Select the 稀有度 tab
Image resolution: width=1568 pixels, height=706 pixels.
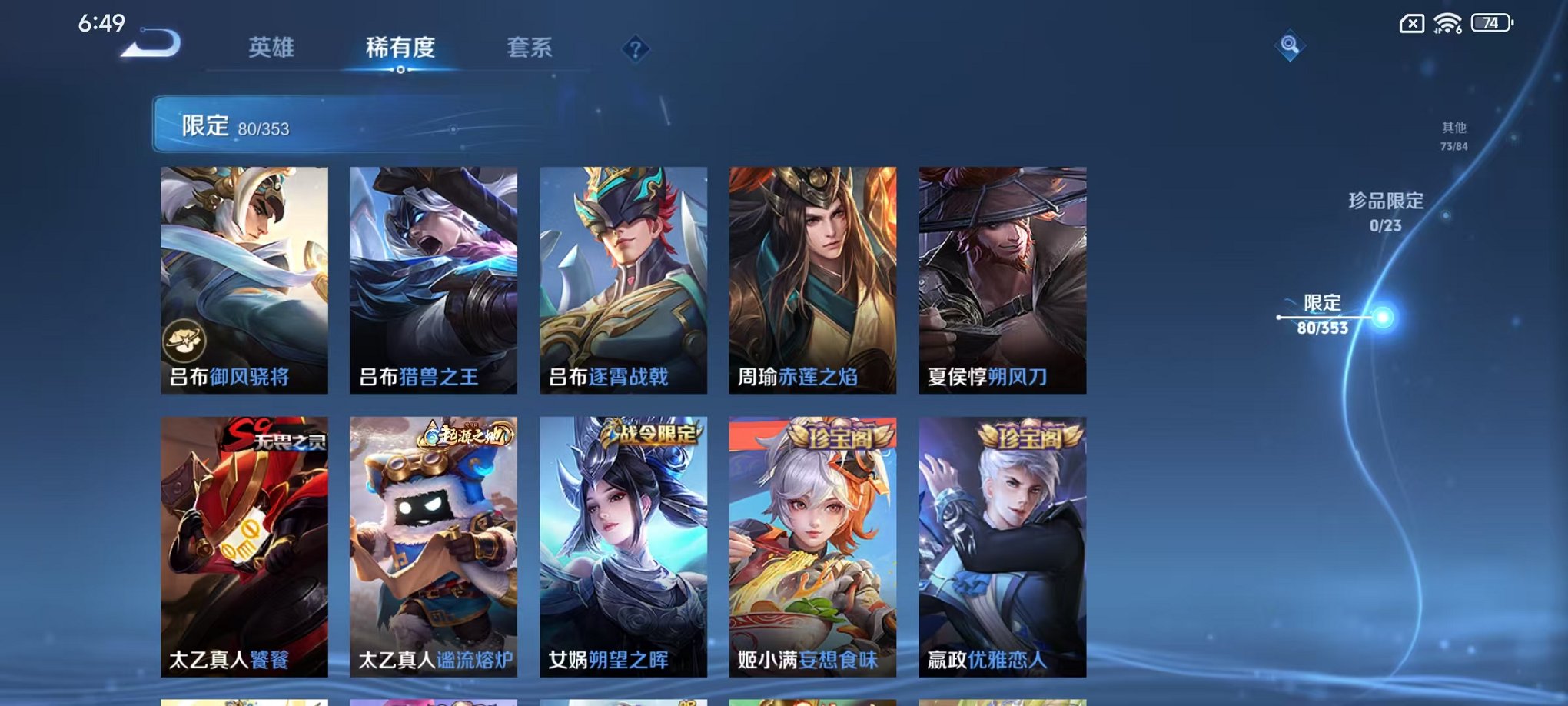pyautogui.click(x=400, y=48)
